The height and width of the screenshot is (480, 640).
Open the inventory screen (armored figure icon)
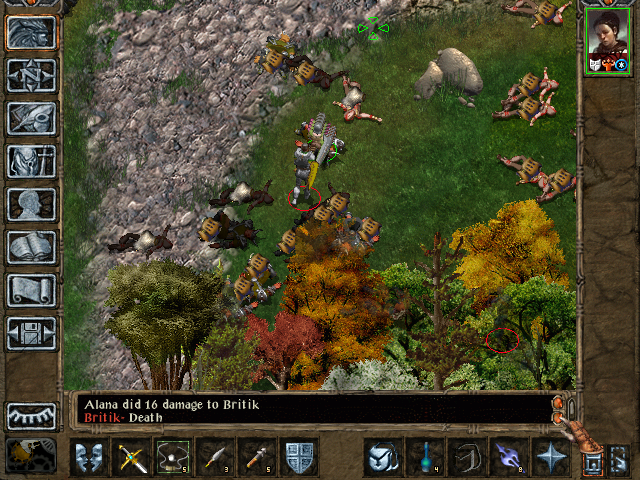click(31, 161)
